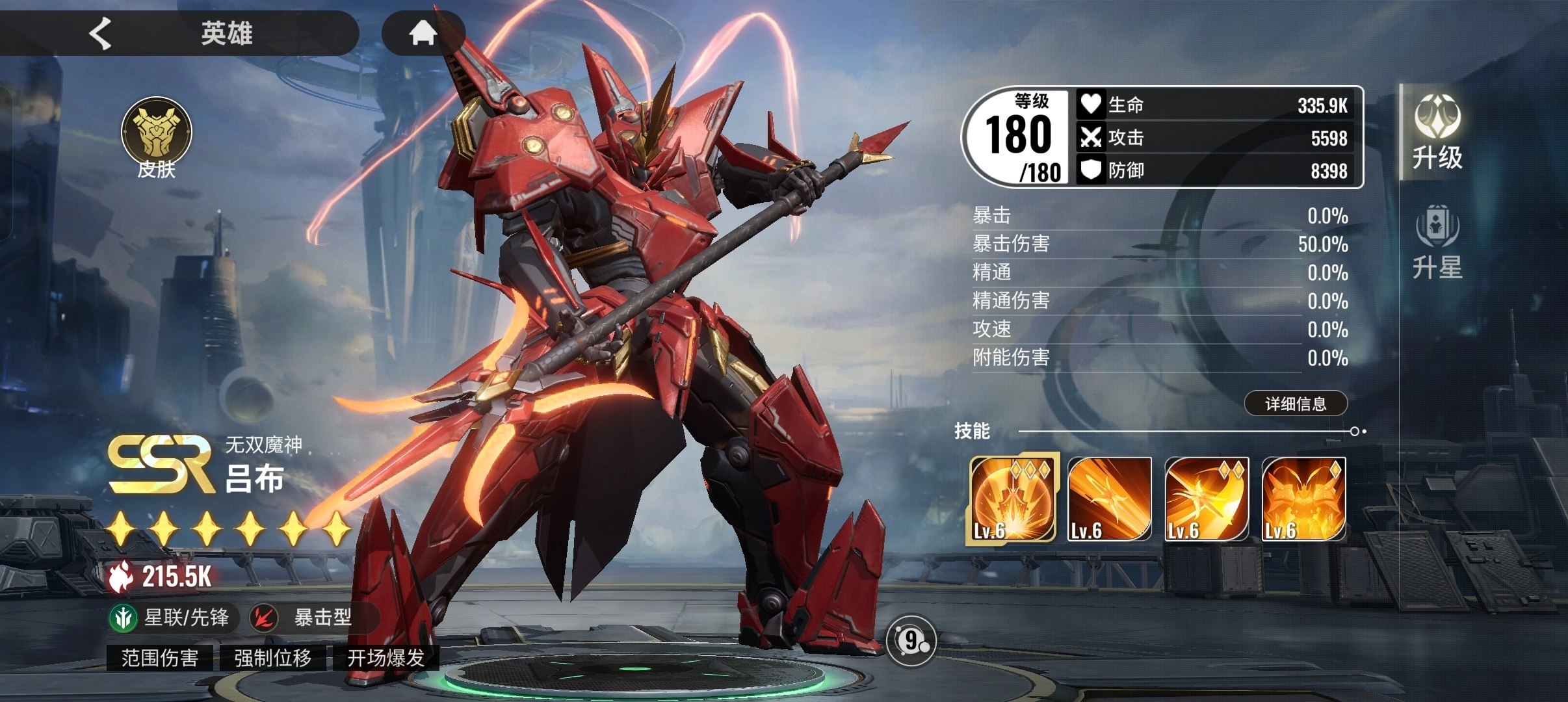Select the first skill with three diamonds
The image size is (1568, 702).
pos(1012,499)
